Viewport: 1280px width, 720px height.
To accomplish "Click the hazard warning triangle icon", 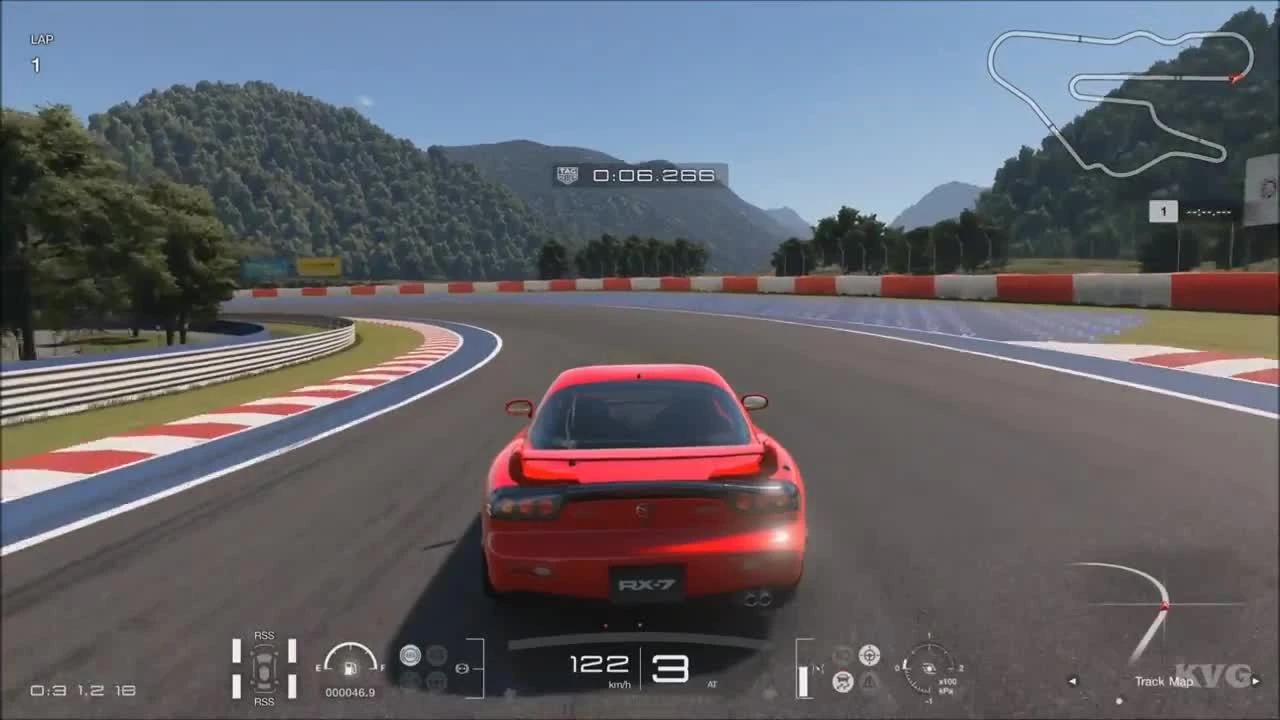I will point(868,681).
